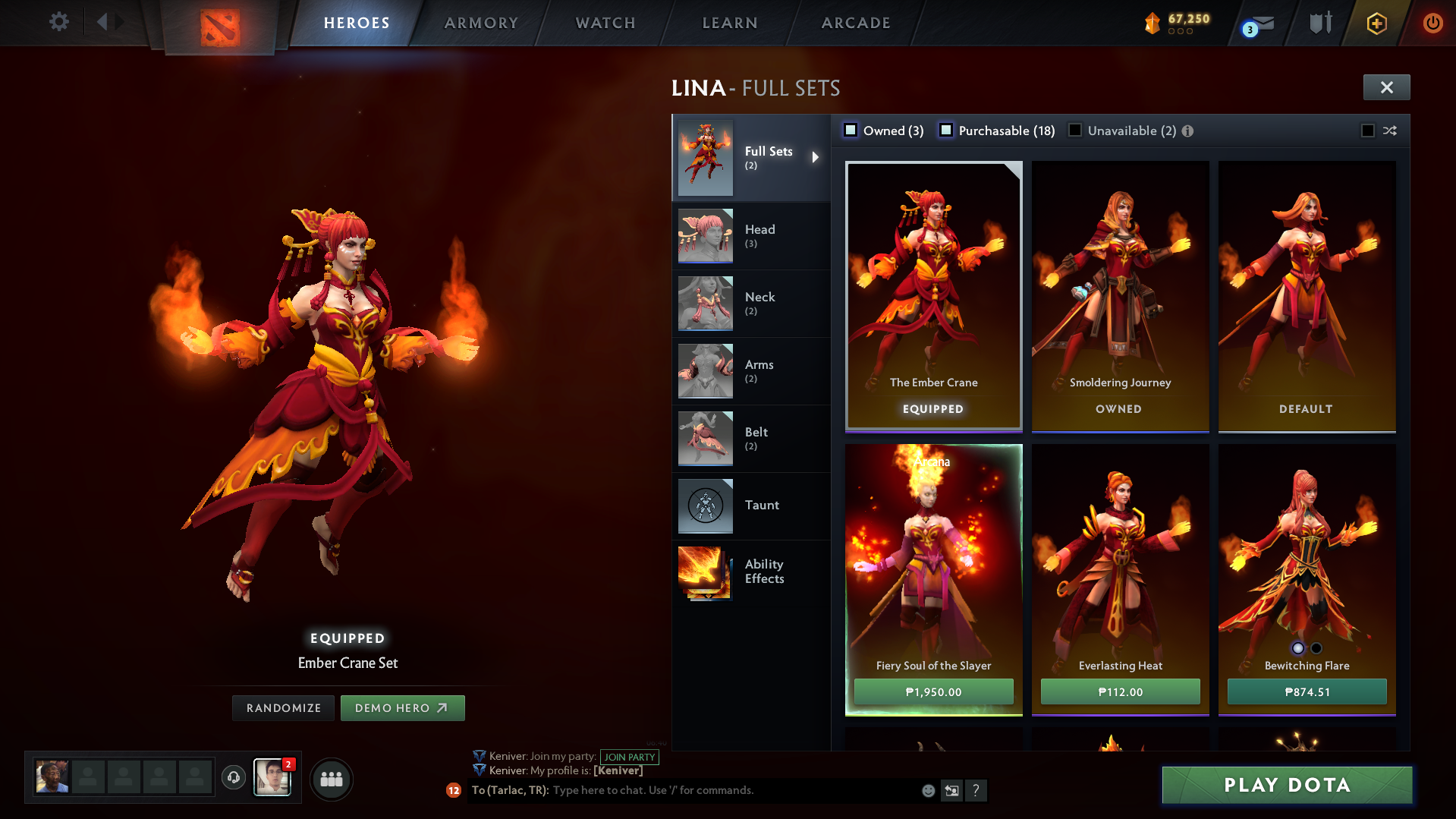Click the Dota 2 Plus hexagon icon
Screen dimensions: 1456x819
(1376, 23)
